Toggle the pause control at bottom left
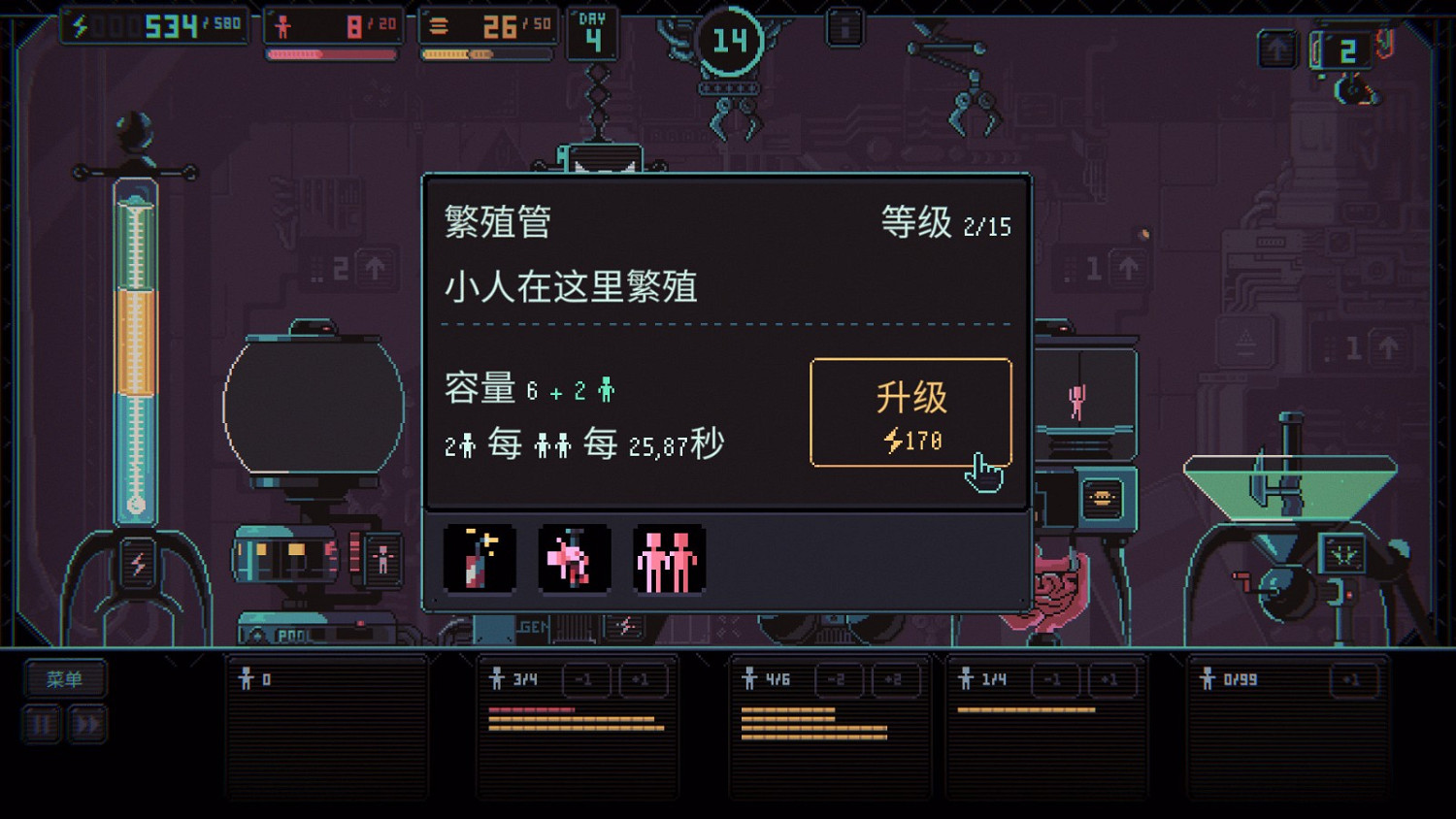The width and height of the screenshot is (1456, 819). click(x=41, y=723)
